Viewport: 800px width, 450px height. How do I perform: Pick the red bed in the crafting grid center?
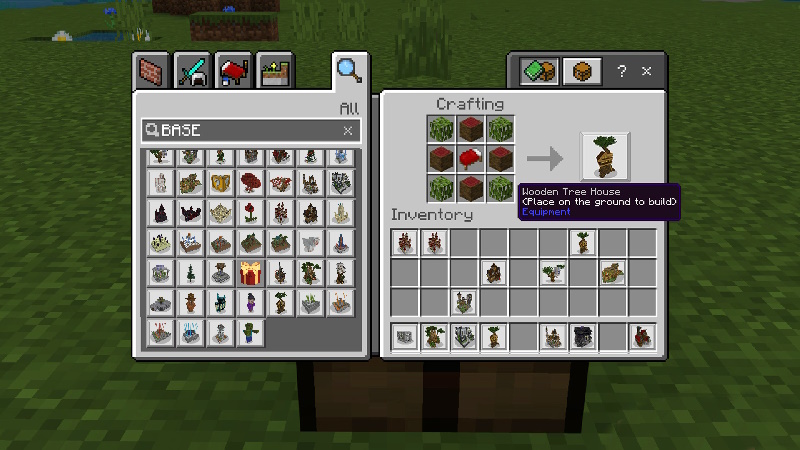[x=471, y=158]
